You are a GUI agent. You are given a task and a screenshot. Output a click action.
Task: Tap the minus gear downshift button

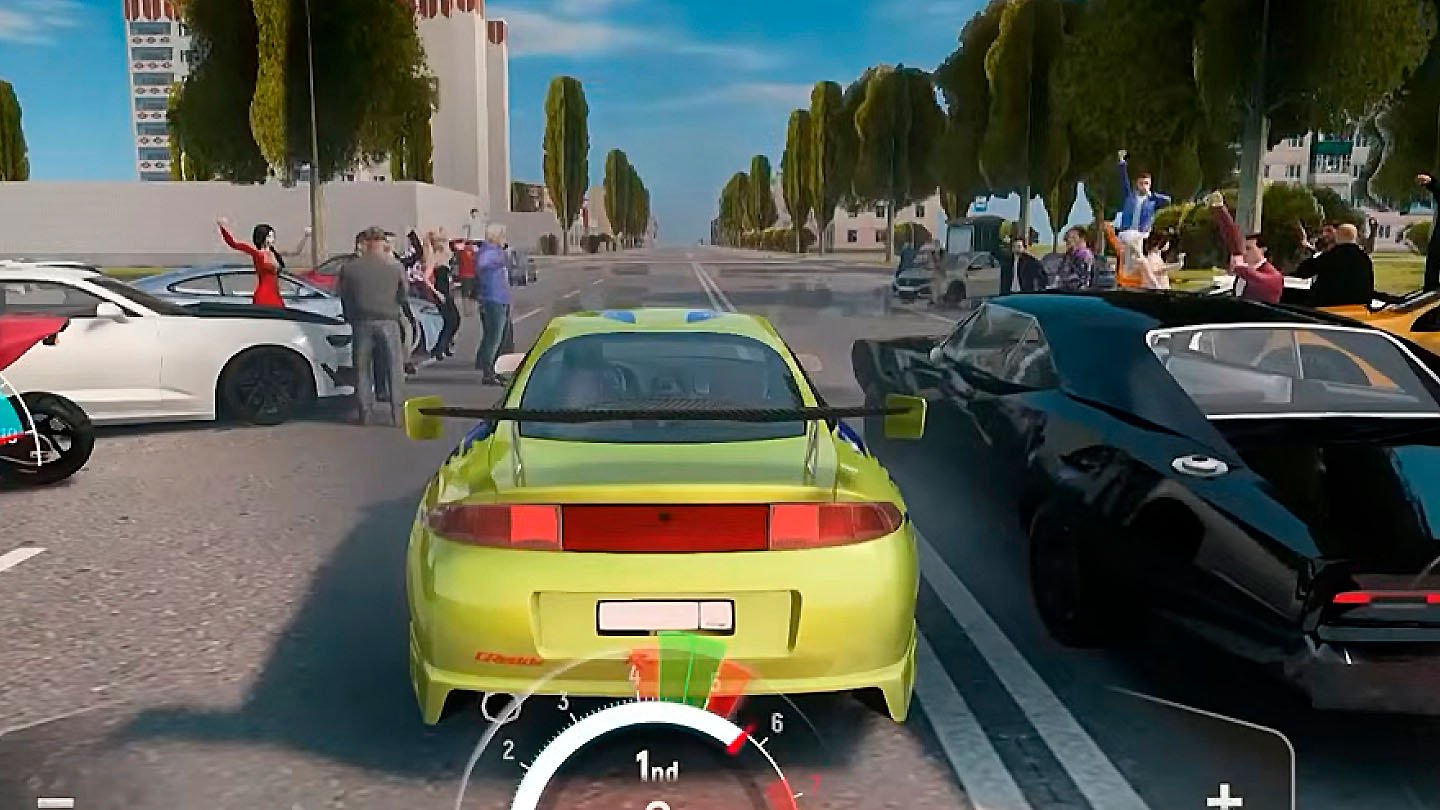tap(55, 800)
